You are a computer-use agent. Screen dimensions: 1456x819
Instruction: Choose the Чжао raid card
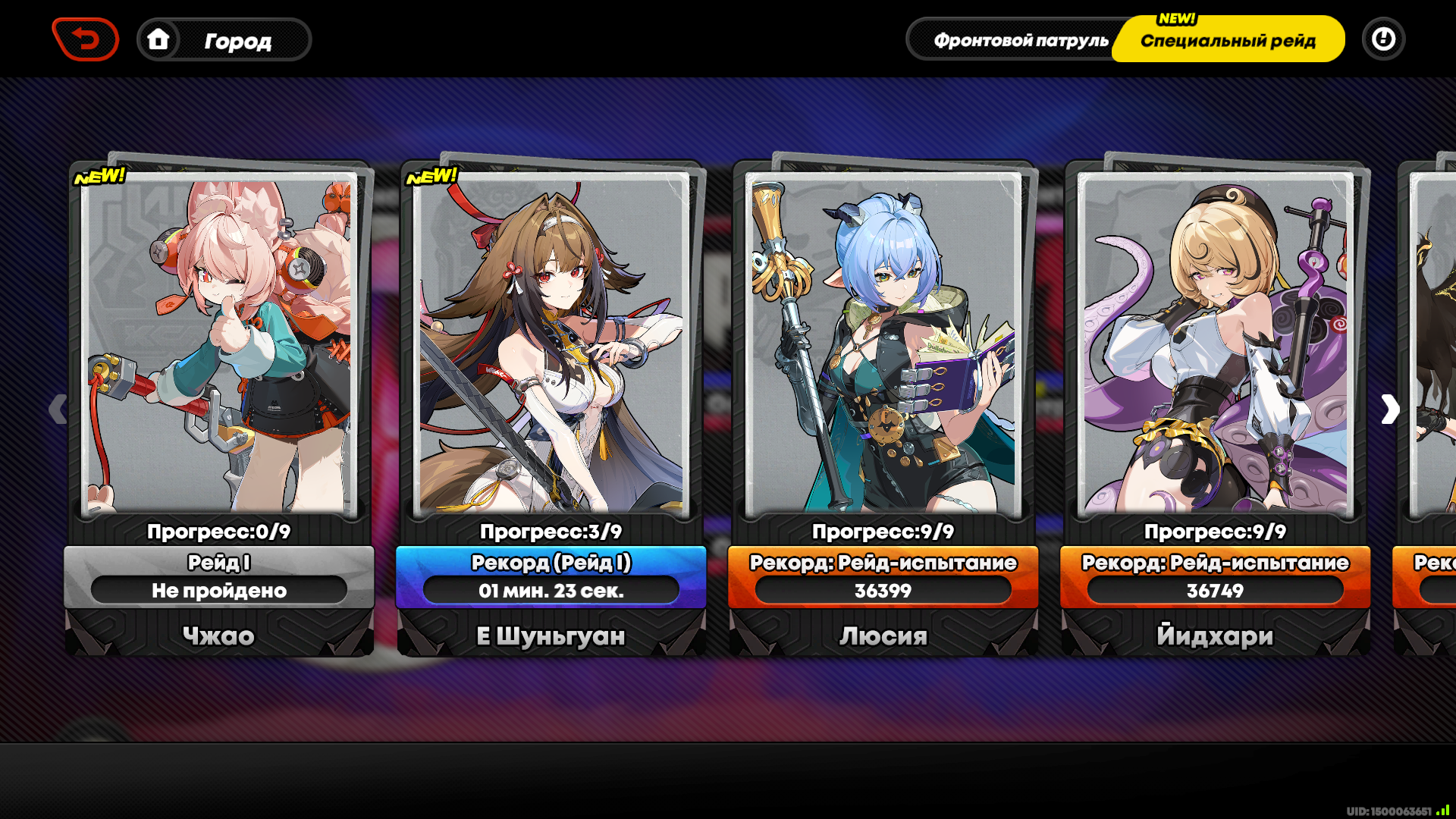pos(219,349)
